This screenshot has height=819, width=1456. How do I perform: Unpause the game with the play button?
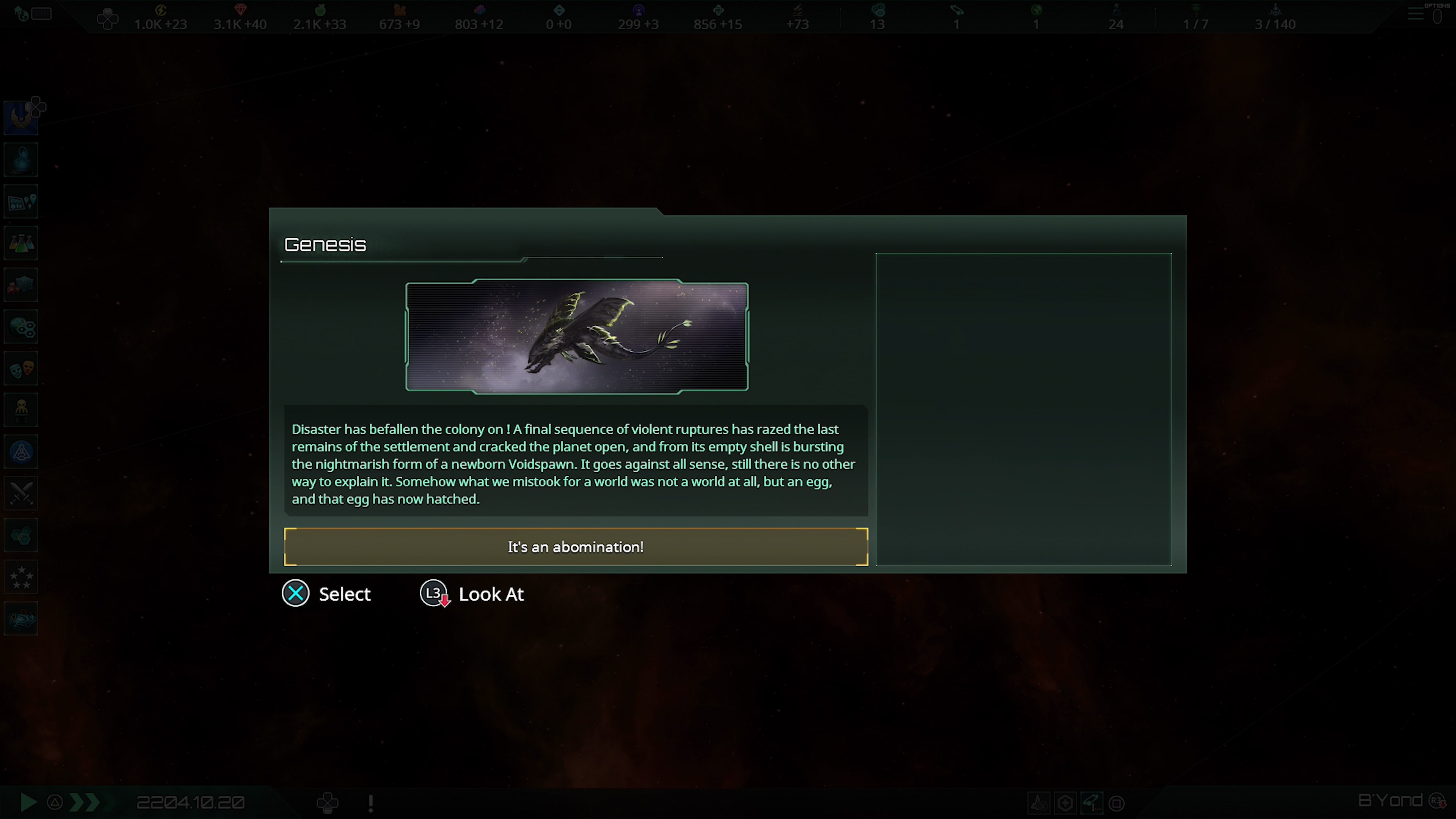(x=28, y=802)
